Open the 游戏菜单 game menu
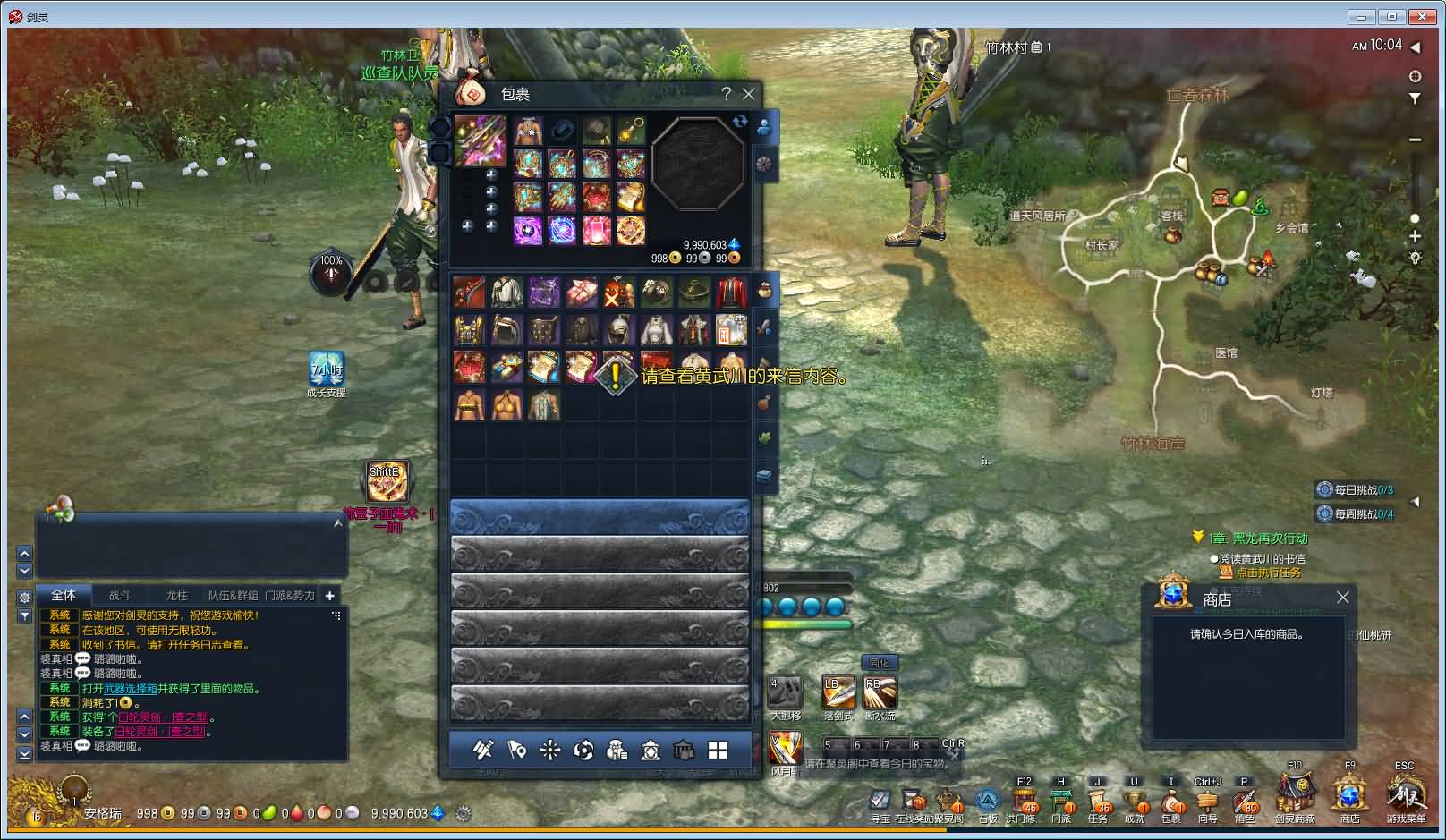The image size is (1446, 840). (1405, 795)
